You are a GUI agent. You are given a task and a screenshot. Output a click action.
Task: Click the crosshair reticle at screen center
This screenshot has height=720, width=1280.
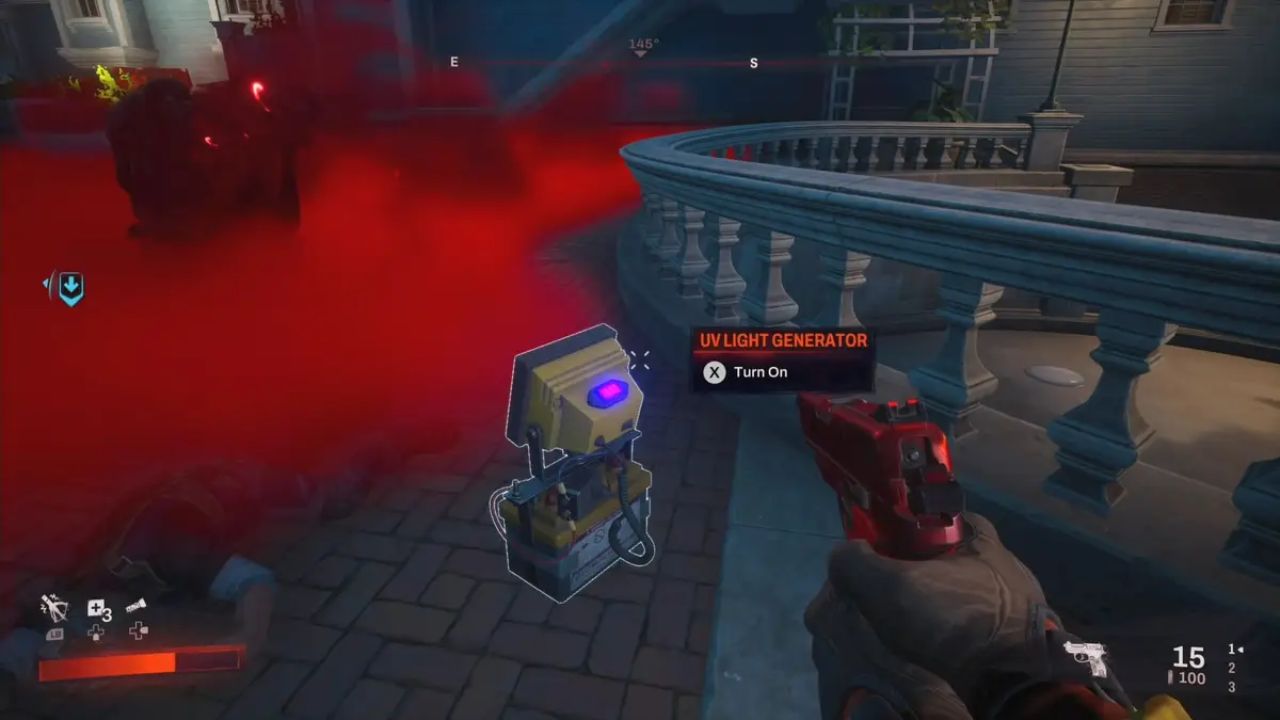[x=640, y=362]
